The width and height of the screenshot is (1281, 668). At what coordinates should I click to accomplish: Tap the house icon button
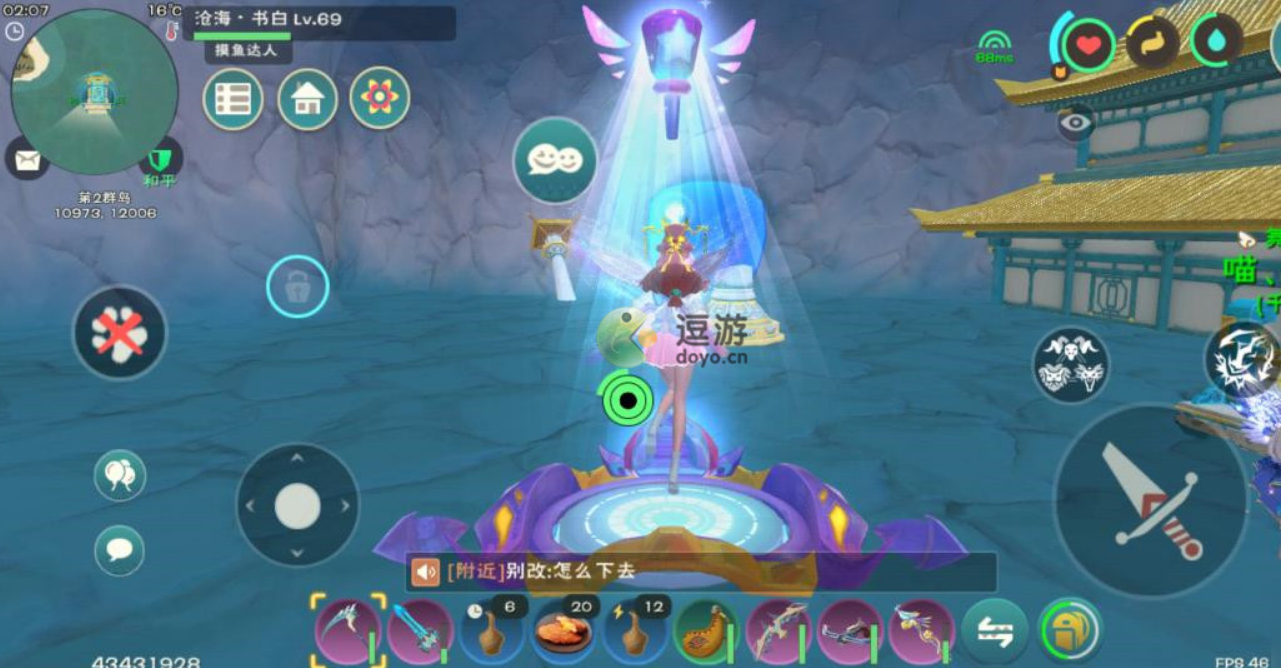point(307,99)
